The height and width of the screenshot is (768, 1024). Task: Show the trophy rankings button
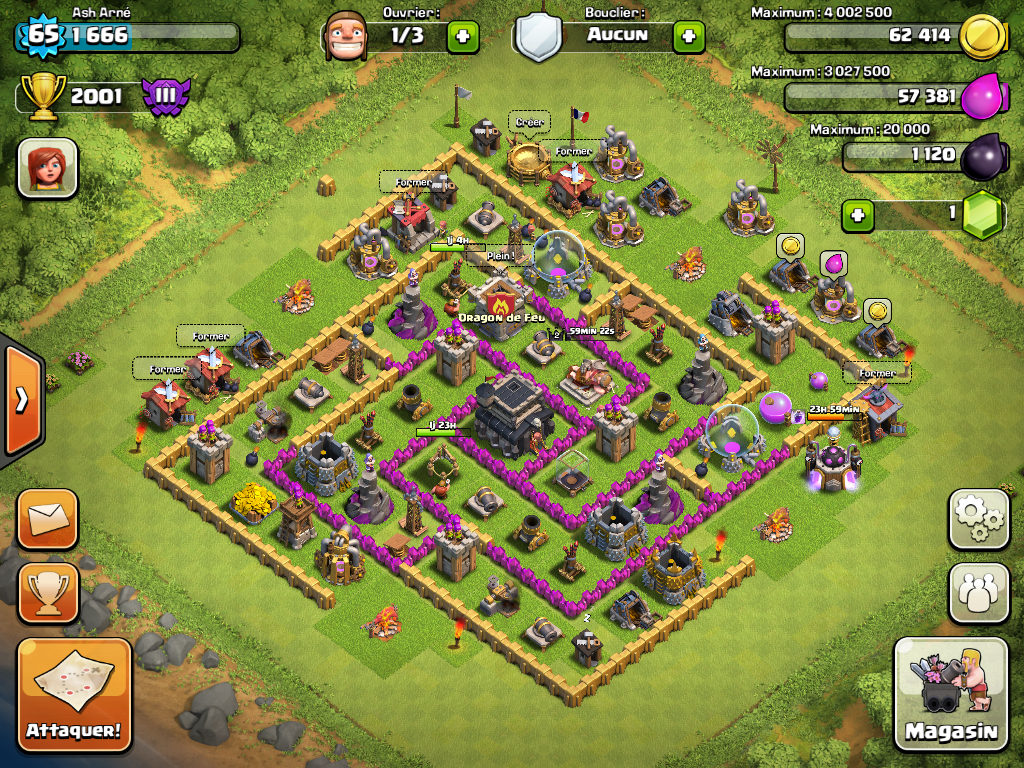(47, 591)
